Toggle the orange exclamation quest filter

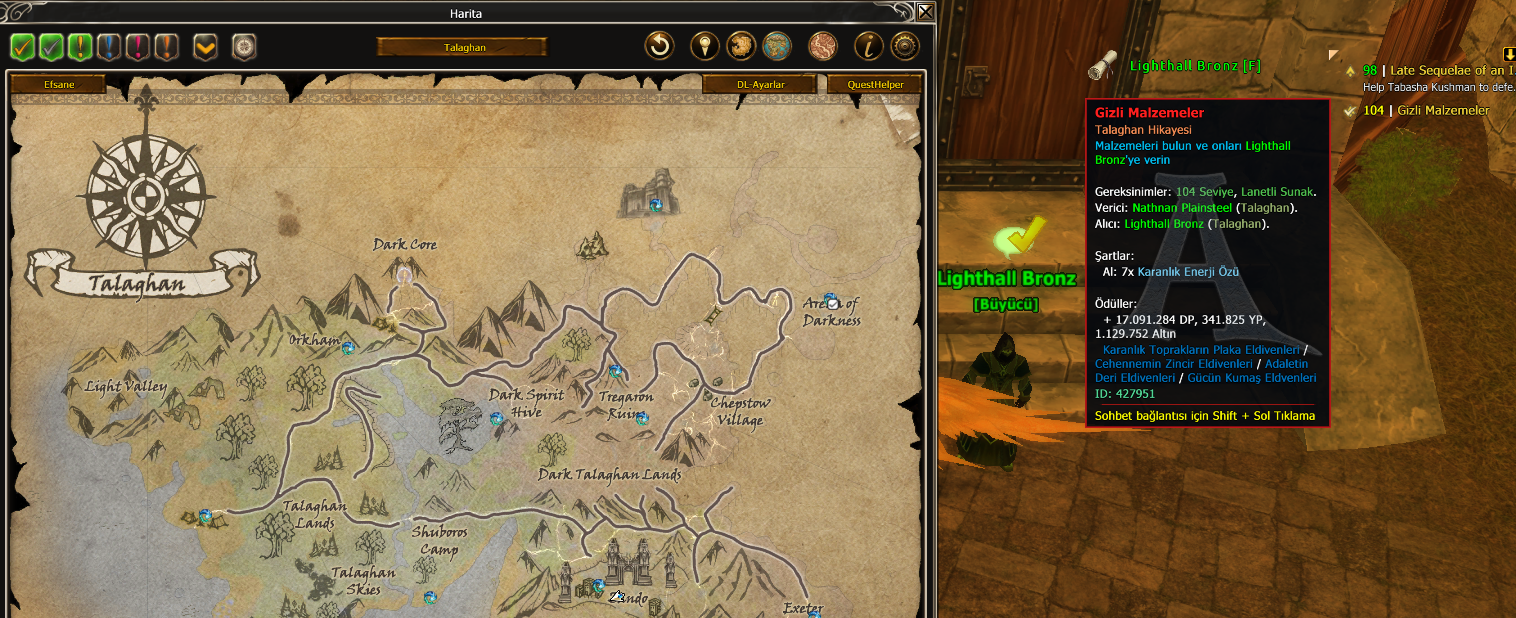click(167, 47)
